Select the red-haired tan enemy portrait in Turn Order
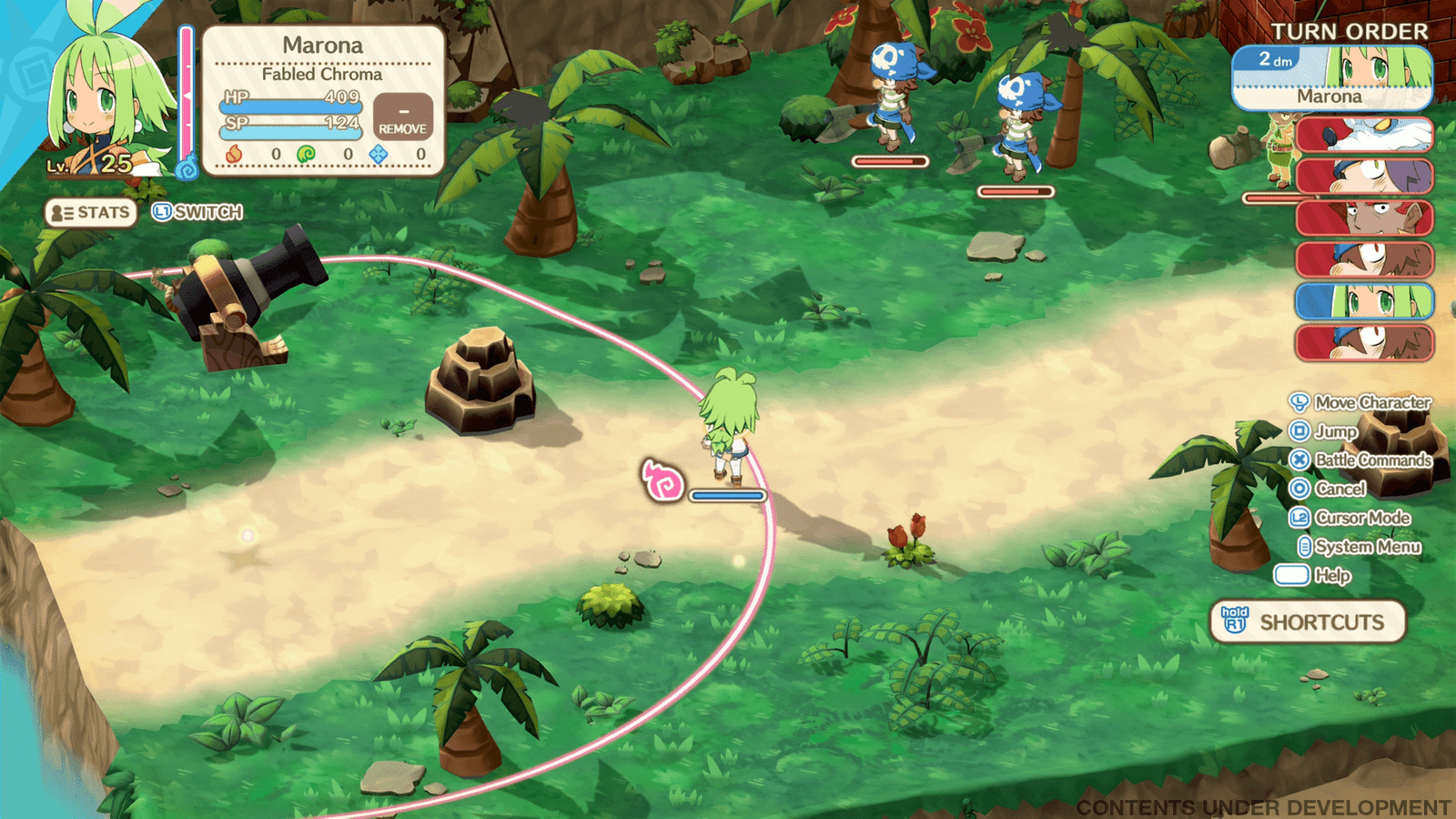1456x819 pixels. coord(1363,218)
